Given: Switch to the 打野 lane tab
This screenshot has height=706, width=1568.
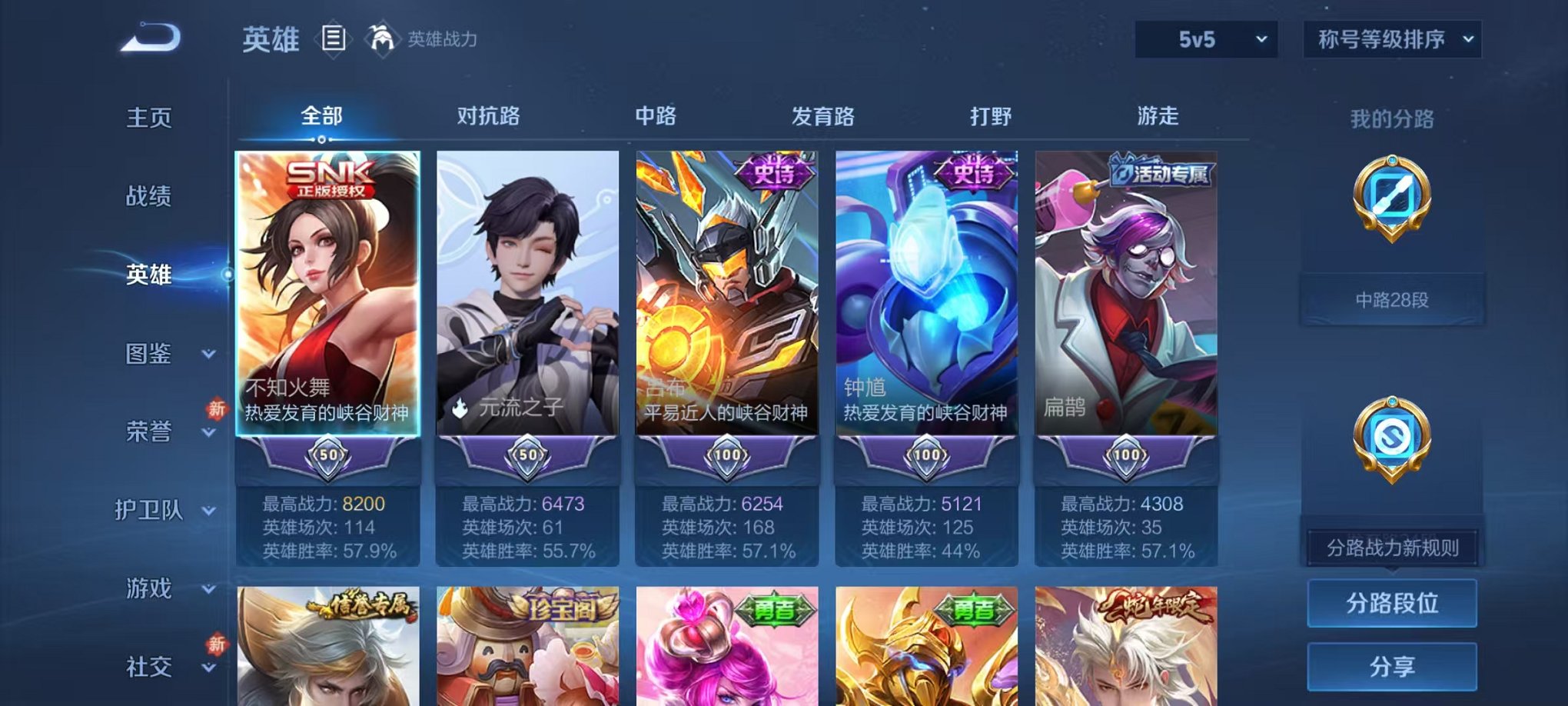Looking at the screenshot, I should point(992,116).
